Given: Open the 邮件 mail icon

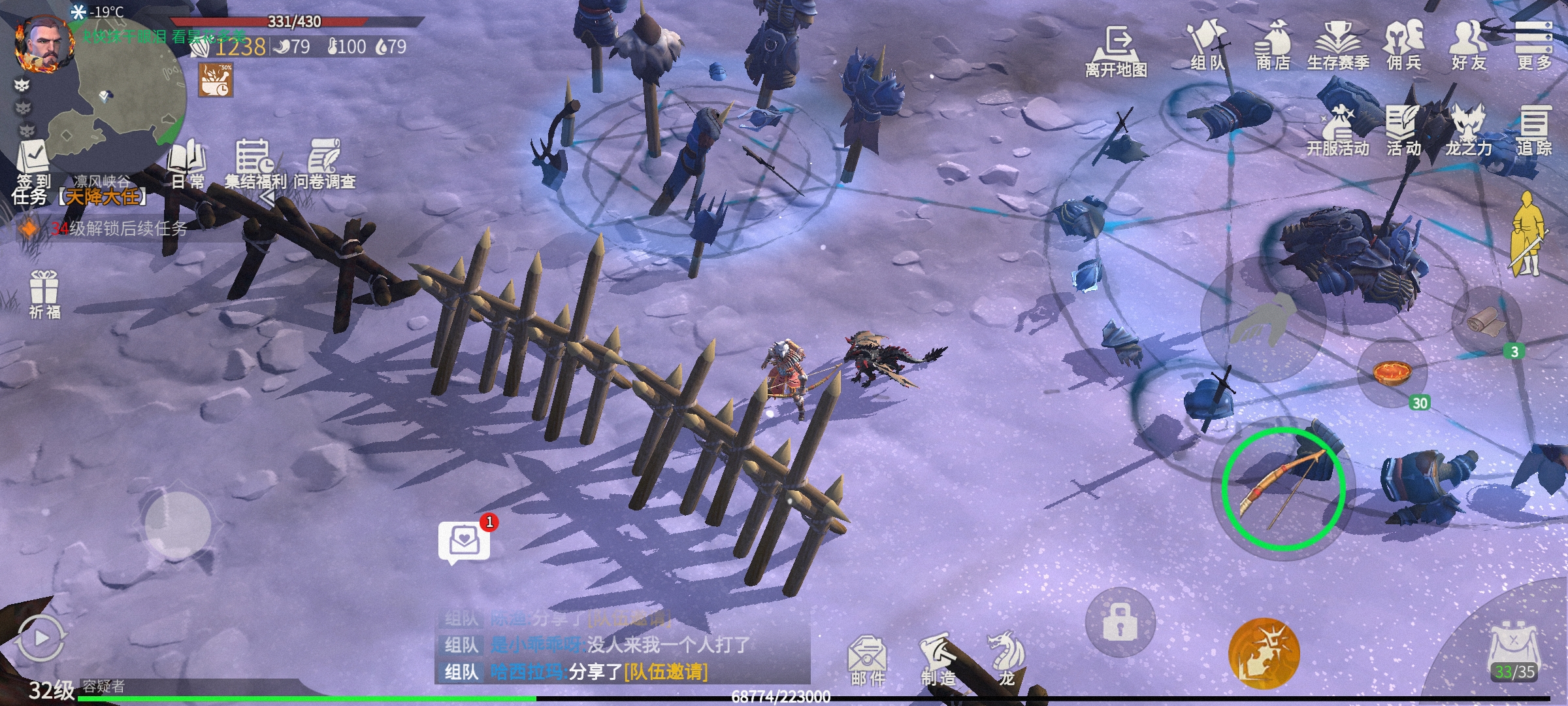Looking at the screenshot, I should (868, 660).
